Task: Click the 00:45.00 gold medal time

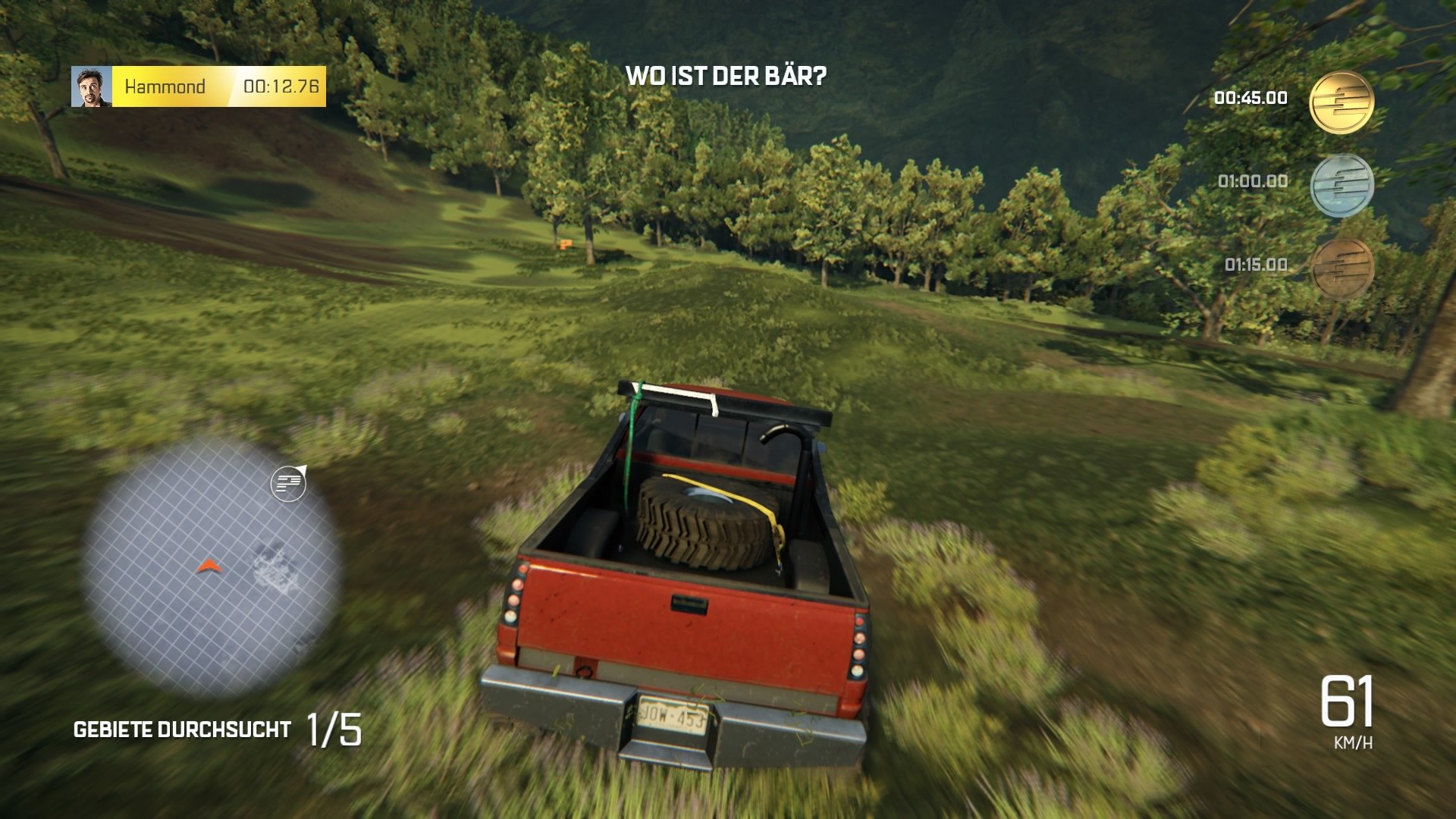Action: click(x=1250, y=97)
